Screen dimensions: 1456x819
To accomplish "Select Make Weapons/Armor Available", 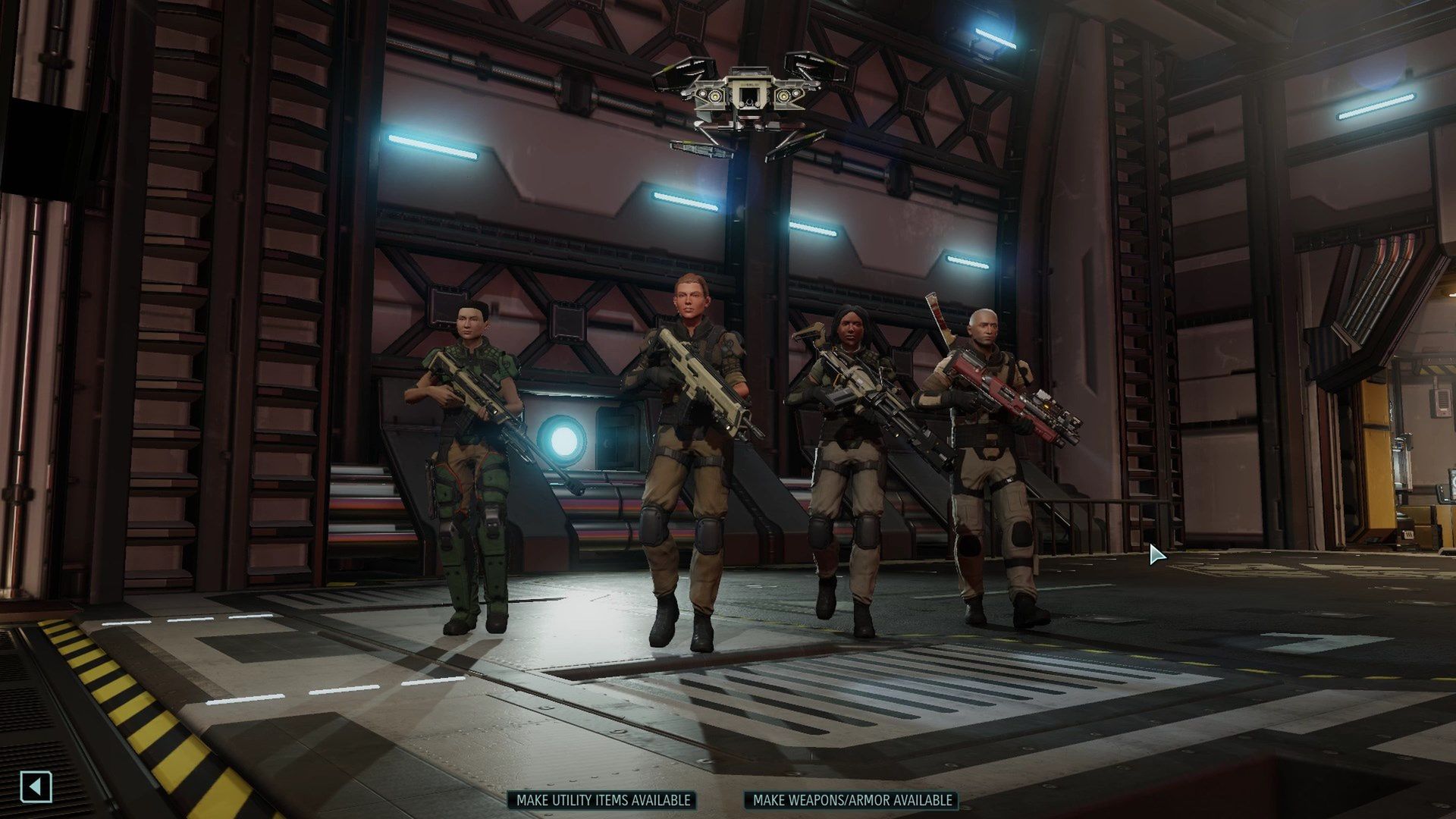I will pos(852,800).
